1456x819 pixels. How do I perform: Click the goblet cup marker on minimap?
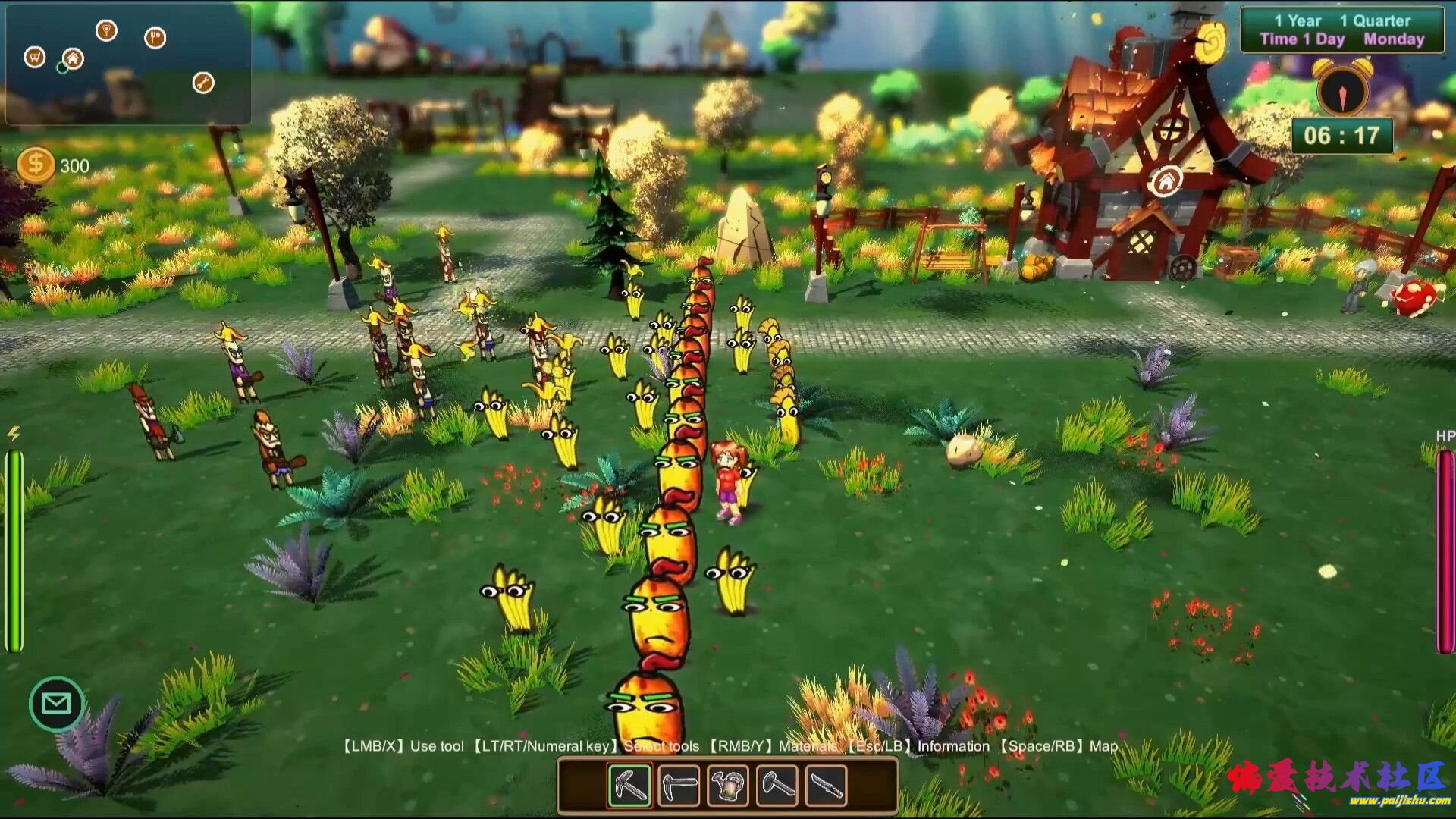click(107, 31)
